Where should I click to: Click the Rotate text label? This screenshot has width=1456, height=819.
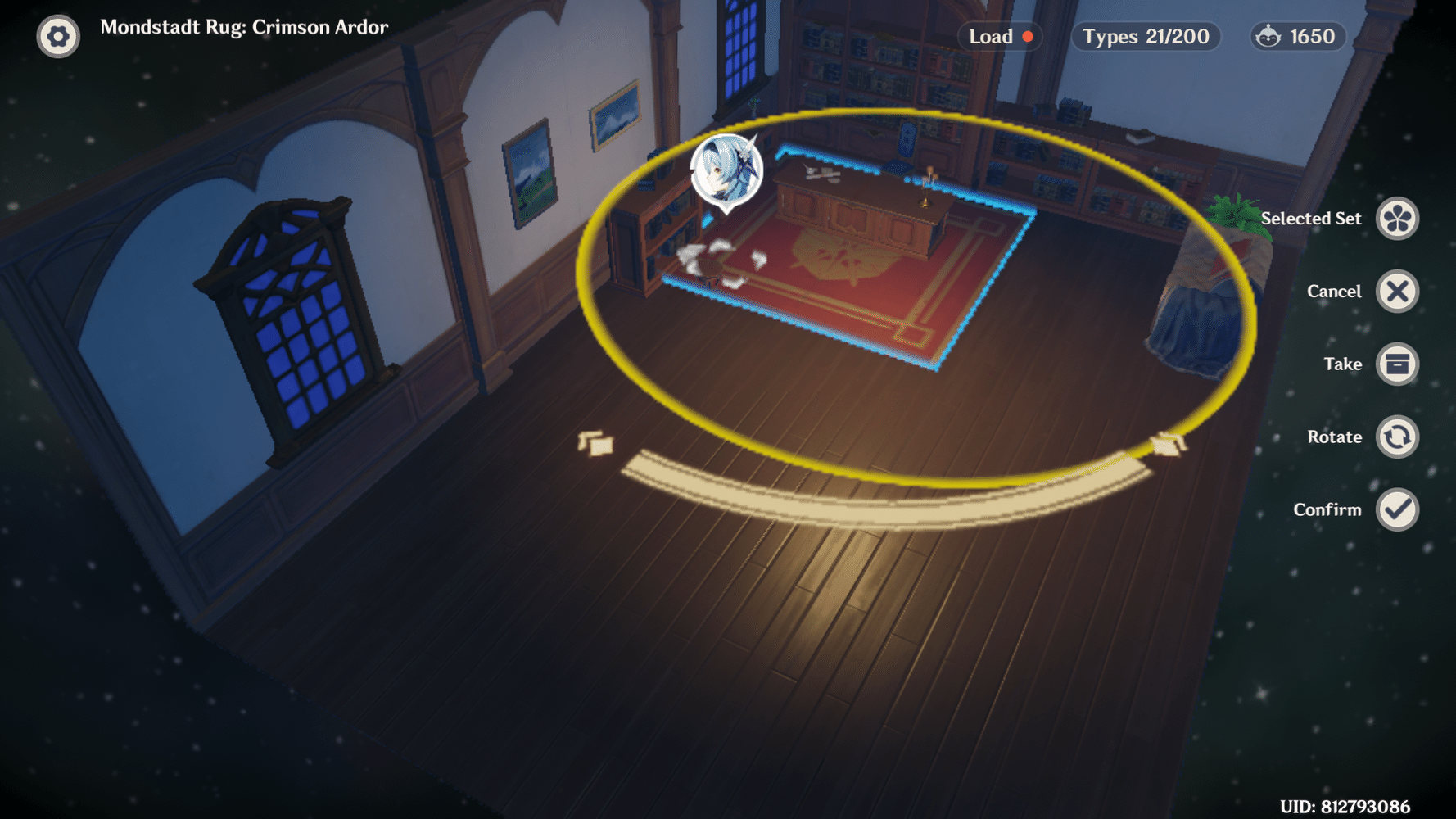[1335, 437]
